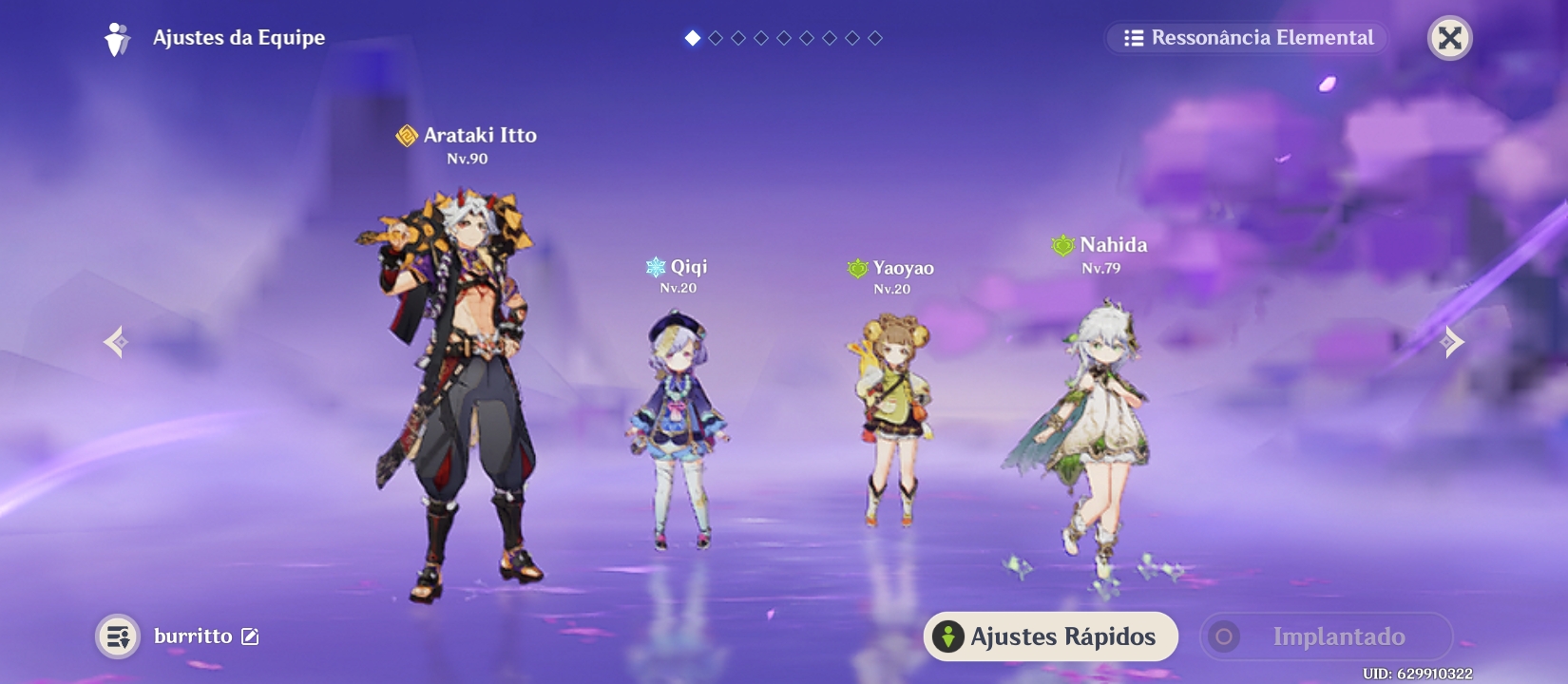Image resolution: width=1568 pixels, height=684 pixels.
Task: Click the Geo element icon beside Arataki Itto
Action: pyautogui.click(x=407, y=136)
